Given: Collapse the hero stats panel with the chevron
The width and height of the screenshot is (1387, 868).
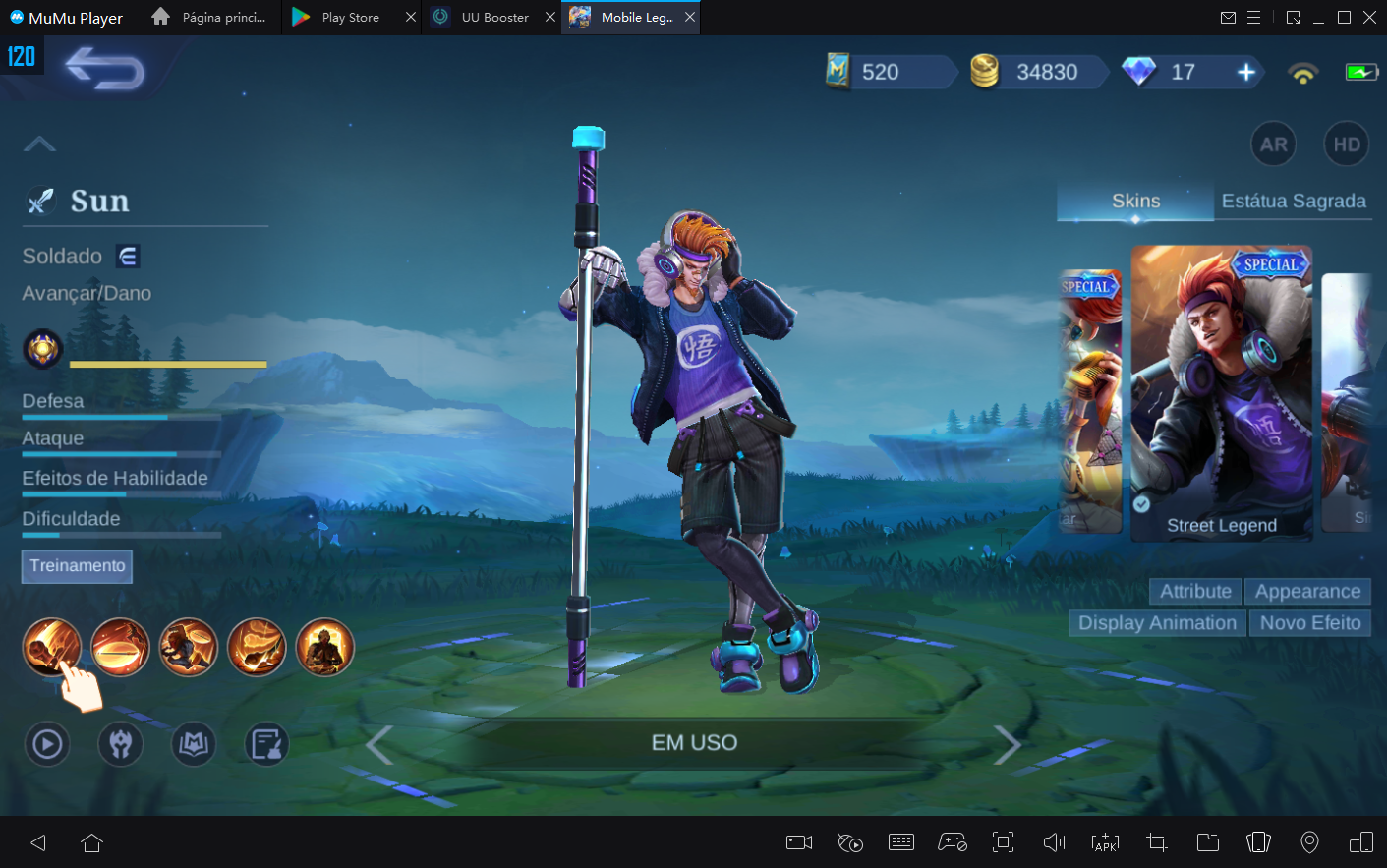Looking at the screenshot, I should [x=39, y=144].
